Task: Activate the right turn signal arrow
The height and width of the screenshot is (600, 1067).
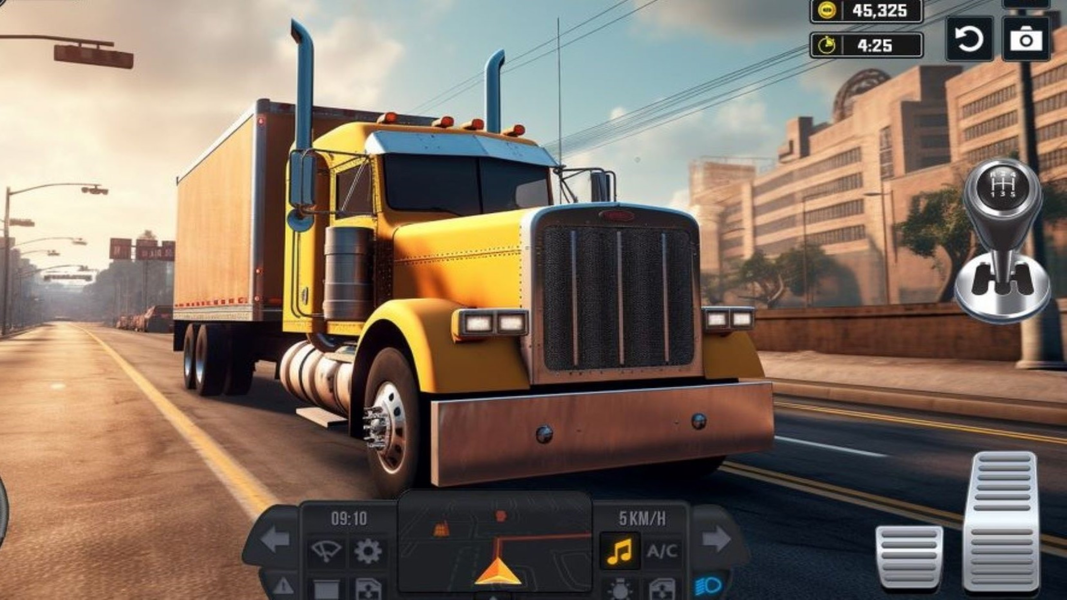Action: 716,540
